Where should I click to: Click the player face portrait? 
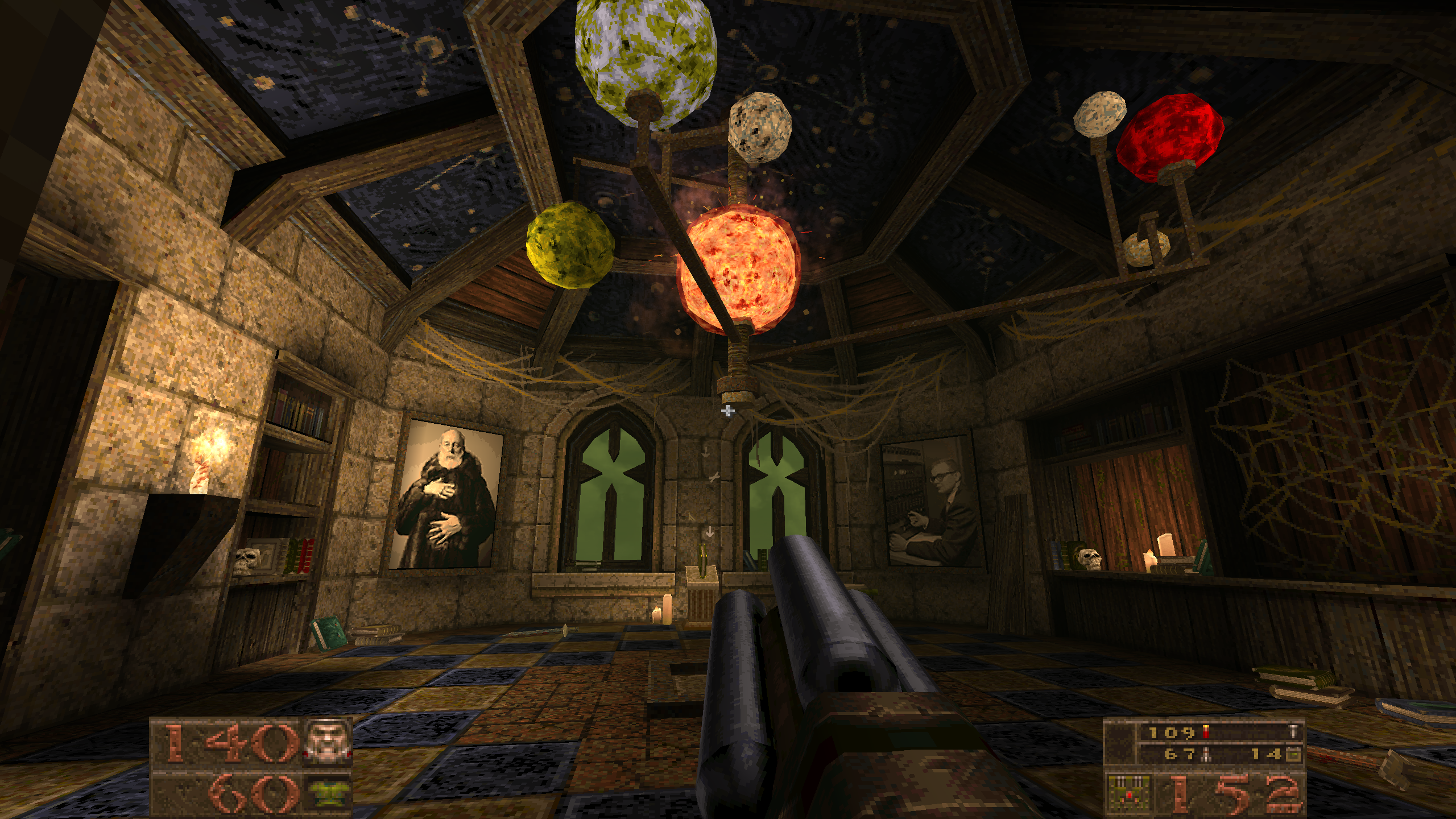pyautogui.click(x=329, y=741)
